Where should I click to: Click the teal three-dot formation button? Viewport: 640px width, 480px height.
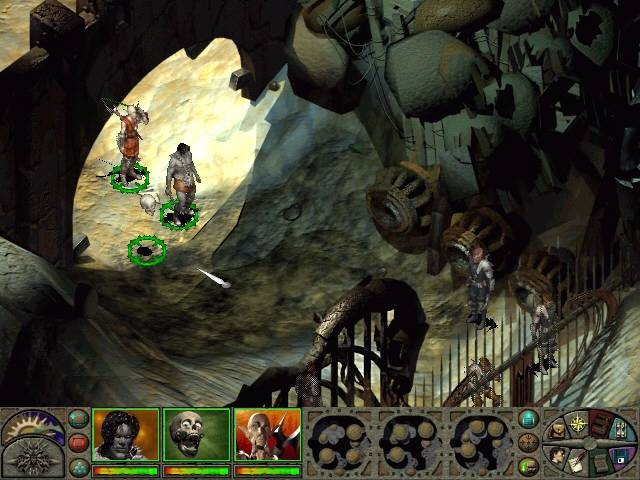[x=78, y=465]
